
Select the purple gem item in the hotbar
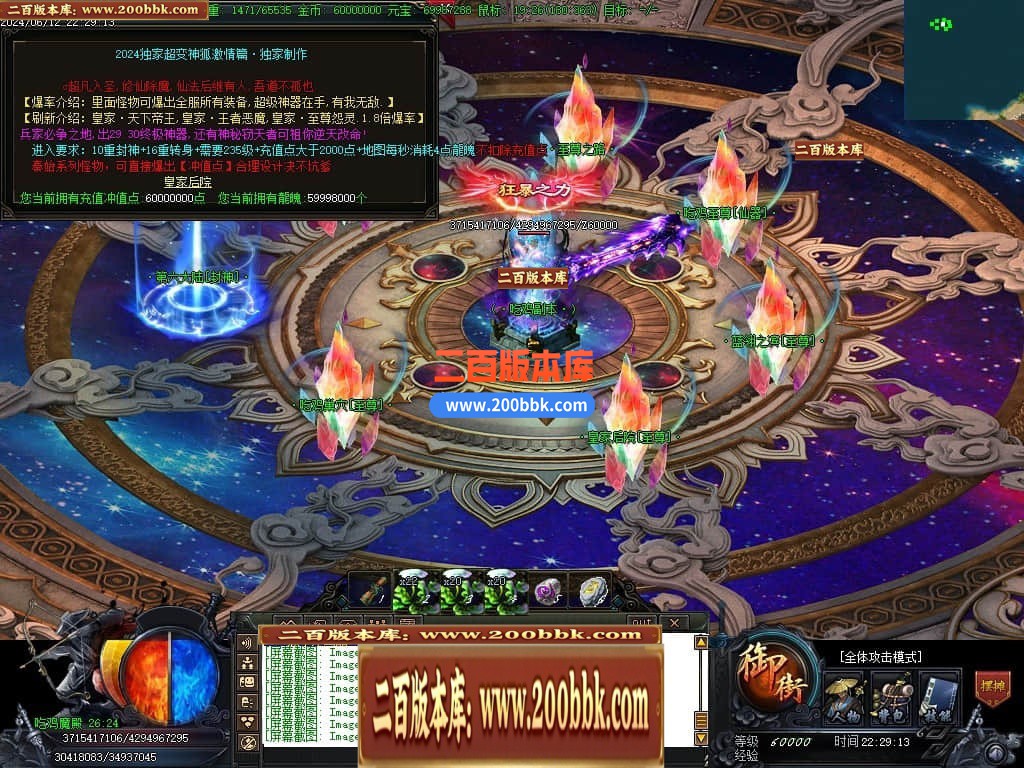pyautogui.click(x=548, y=592)
